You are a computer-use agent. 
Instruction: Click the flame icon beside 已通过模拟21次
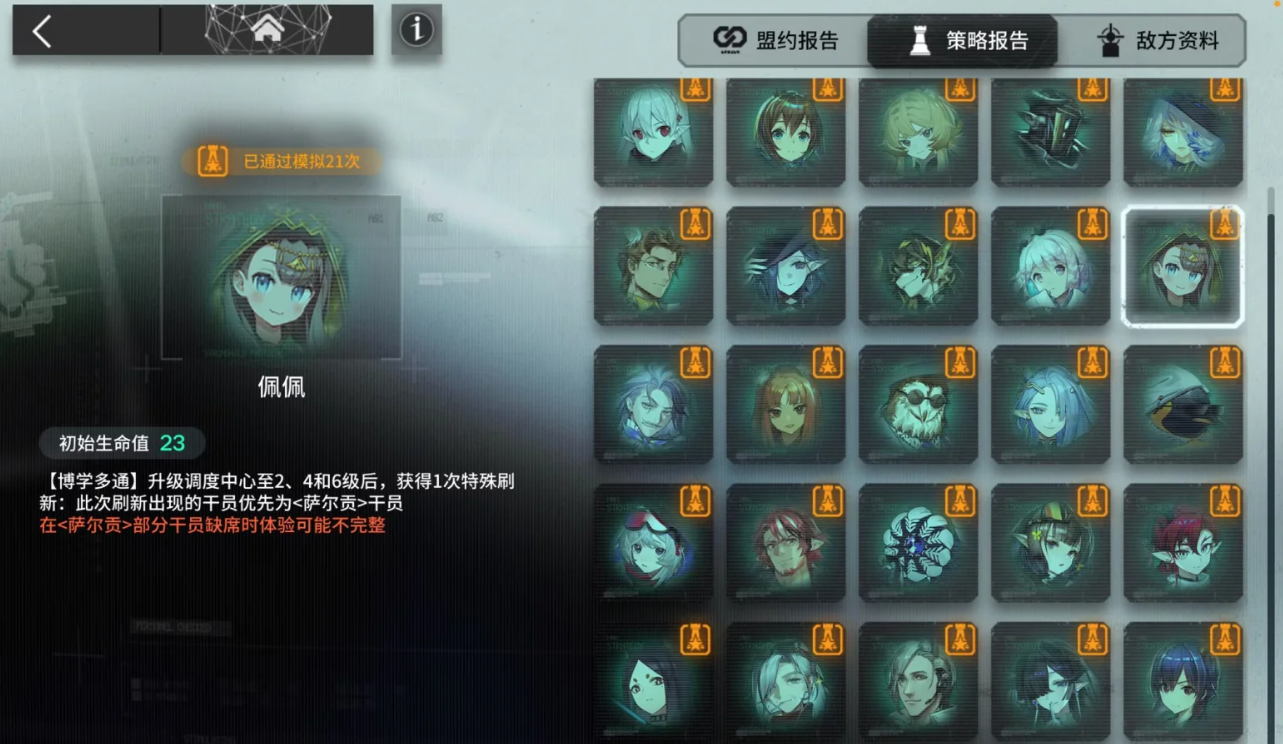(210, 160)
